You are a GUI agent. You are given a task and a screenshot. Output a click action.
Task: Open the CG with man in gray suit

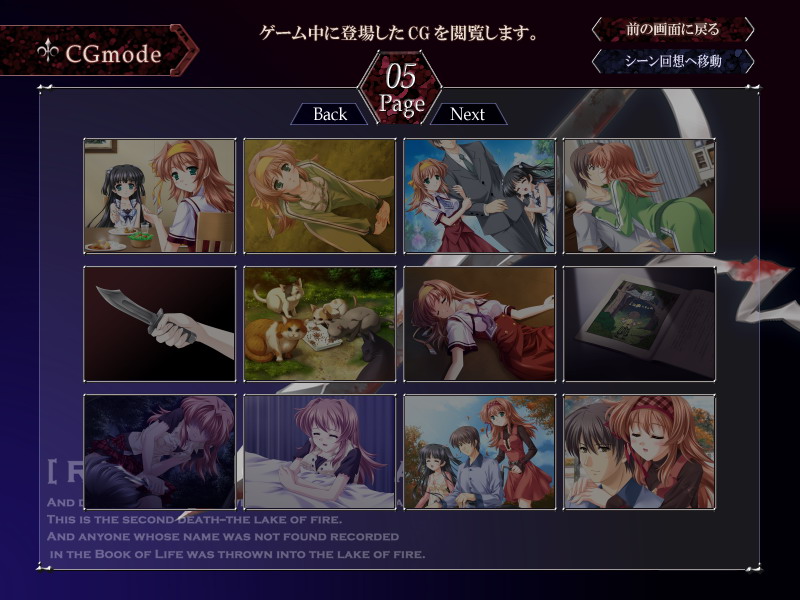click(480, 196)
